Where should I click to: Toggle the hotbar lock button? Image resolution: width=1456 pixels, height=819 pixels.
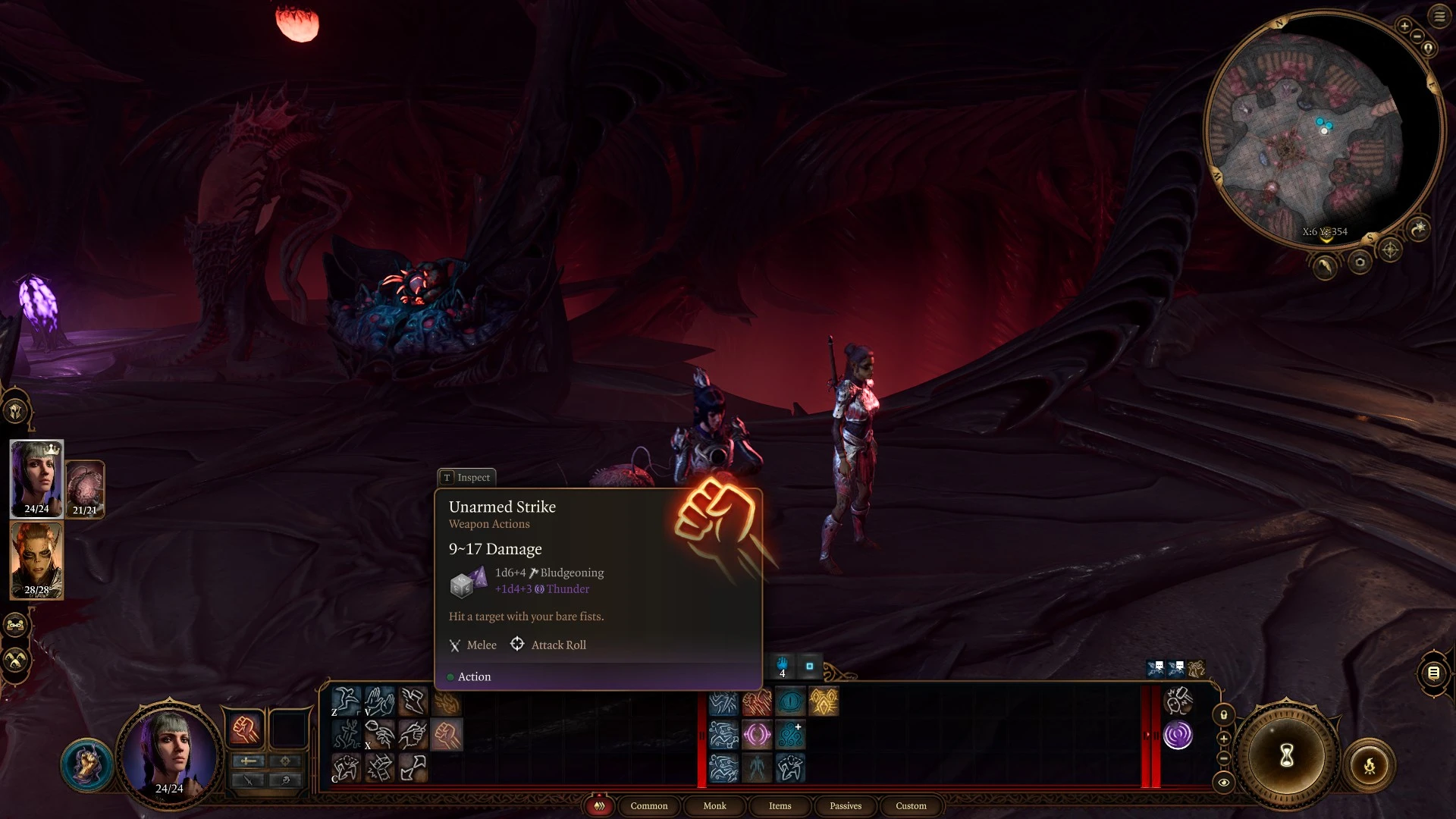pos(1223,714)
